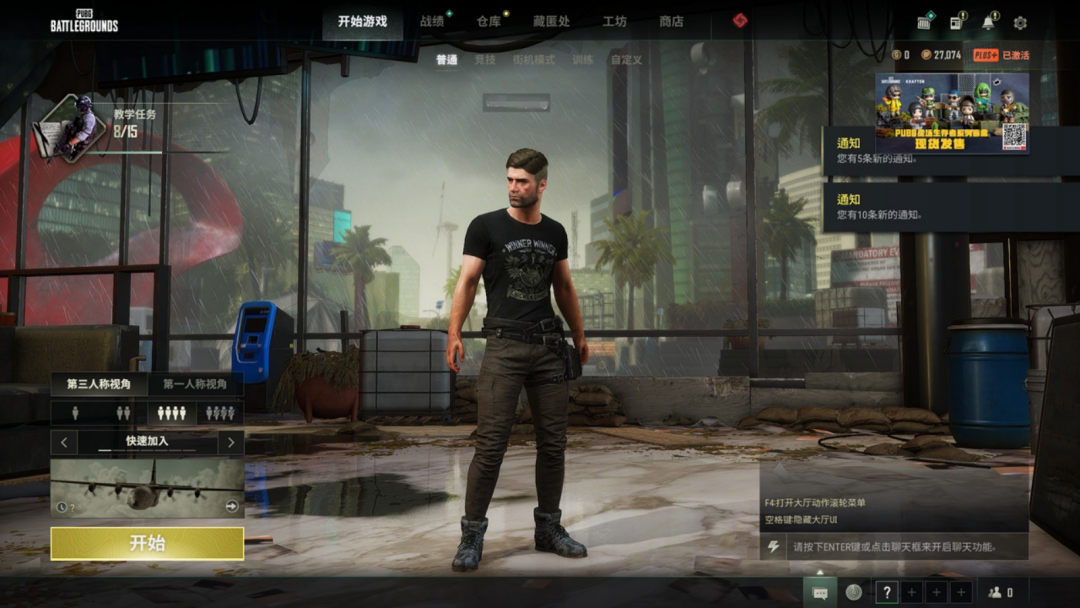Open the 战绩 career tab

point(432,21)
